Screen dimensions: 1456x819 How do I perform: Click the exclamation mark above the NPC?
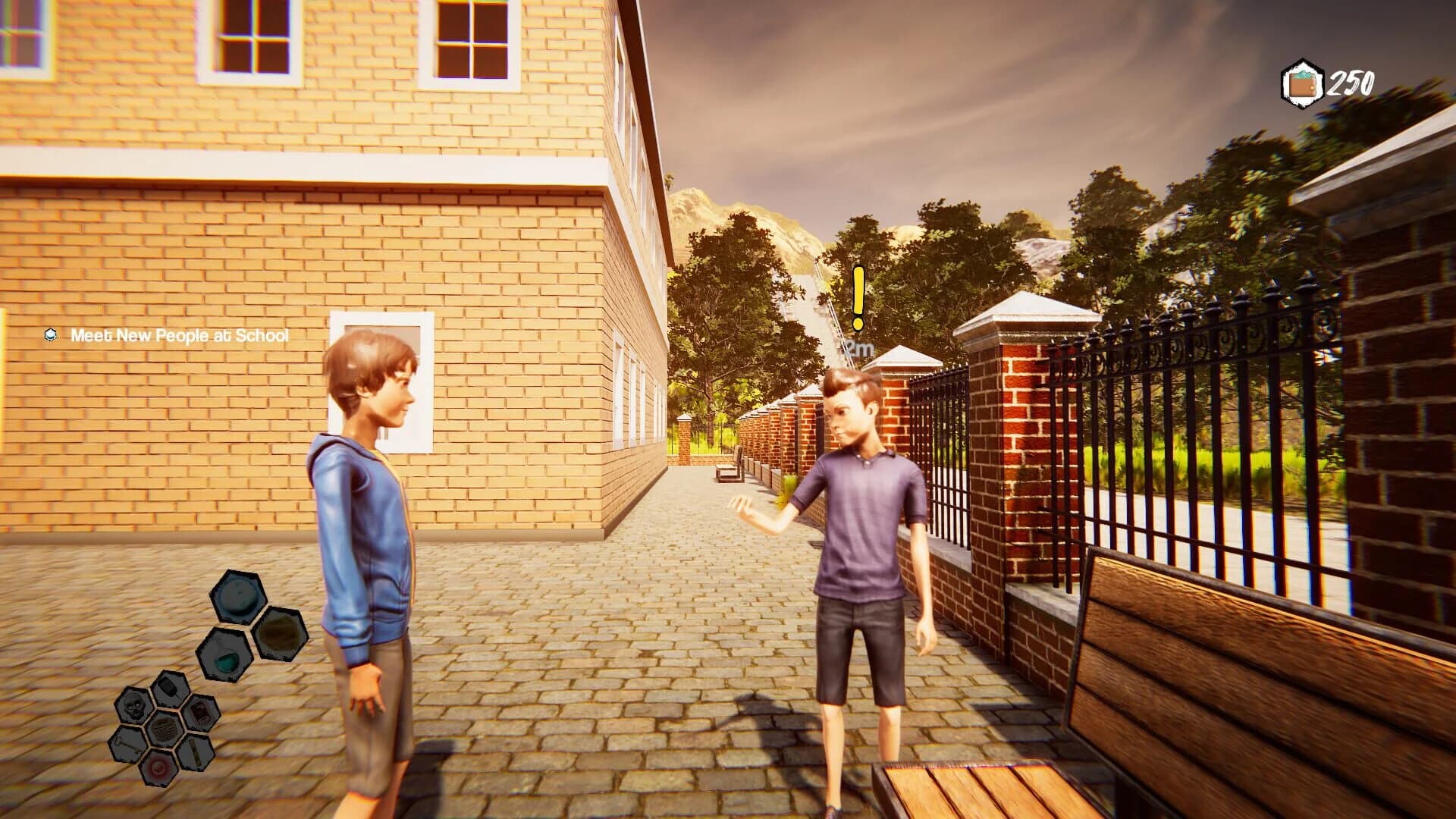pos(858,296)
